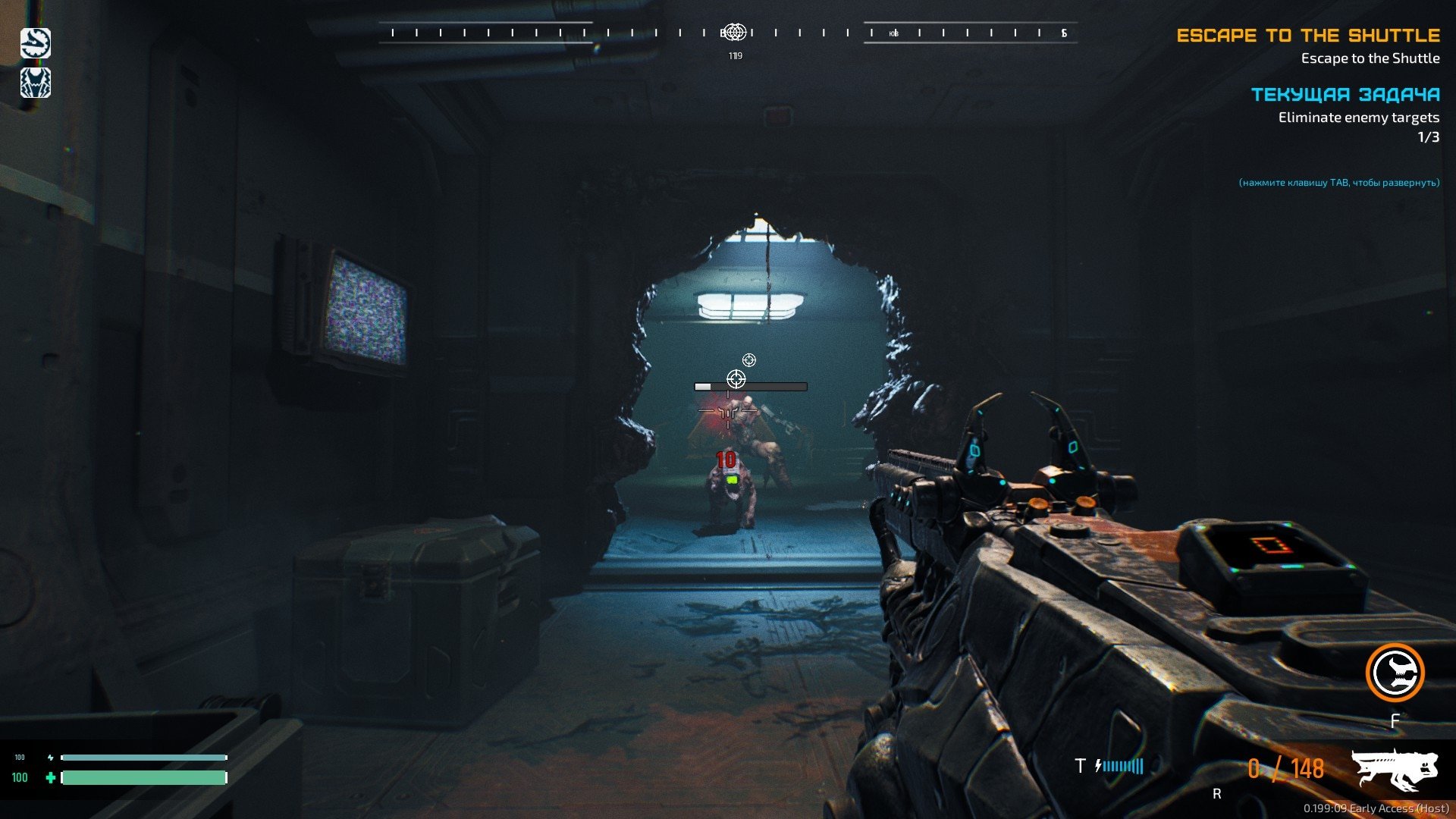Select the lightning claws status icon

(36, 83)
